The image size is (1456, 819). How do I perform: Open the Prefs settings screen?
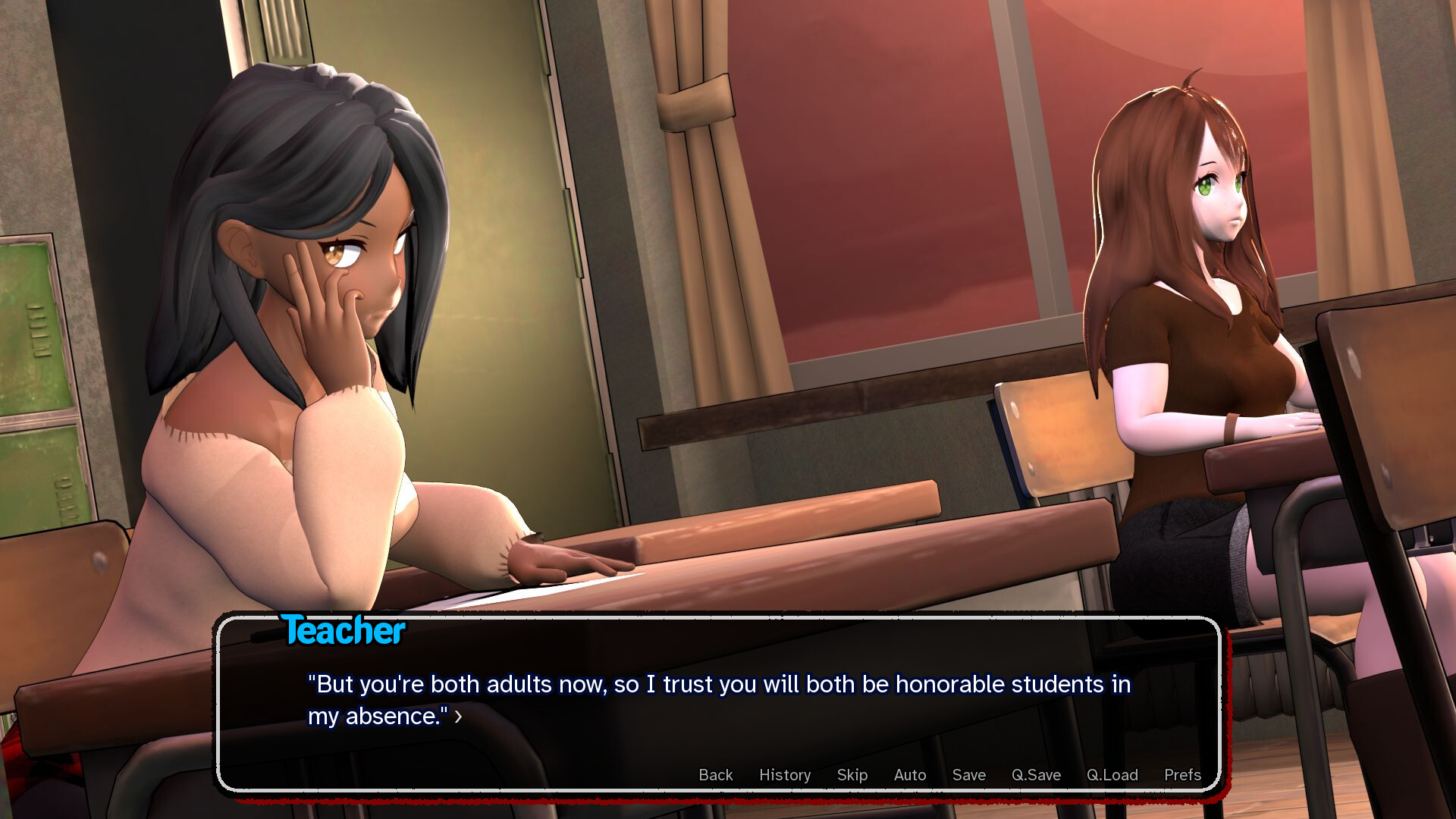click(x=1181, y=775)
